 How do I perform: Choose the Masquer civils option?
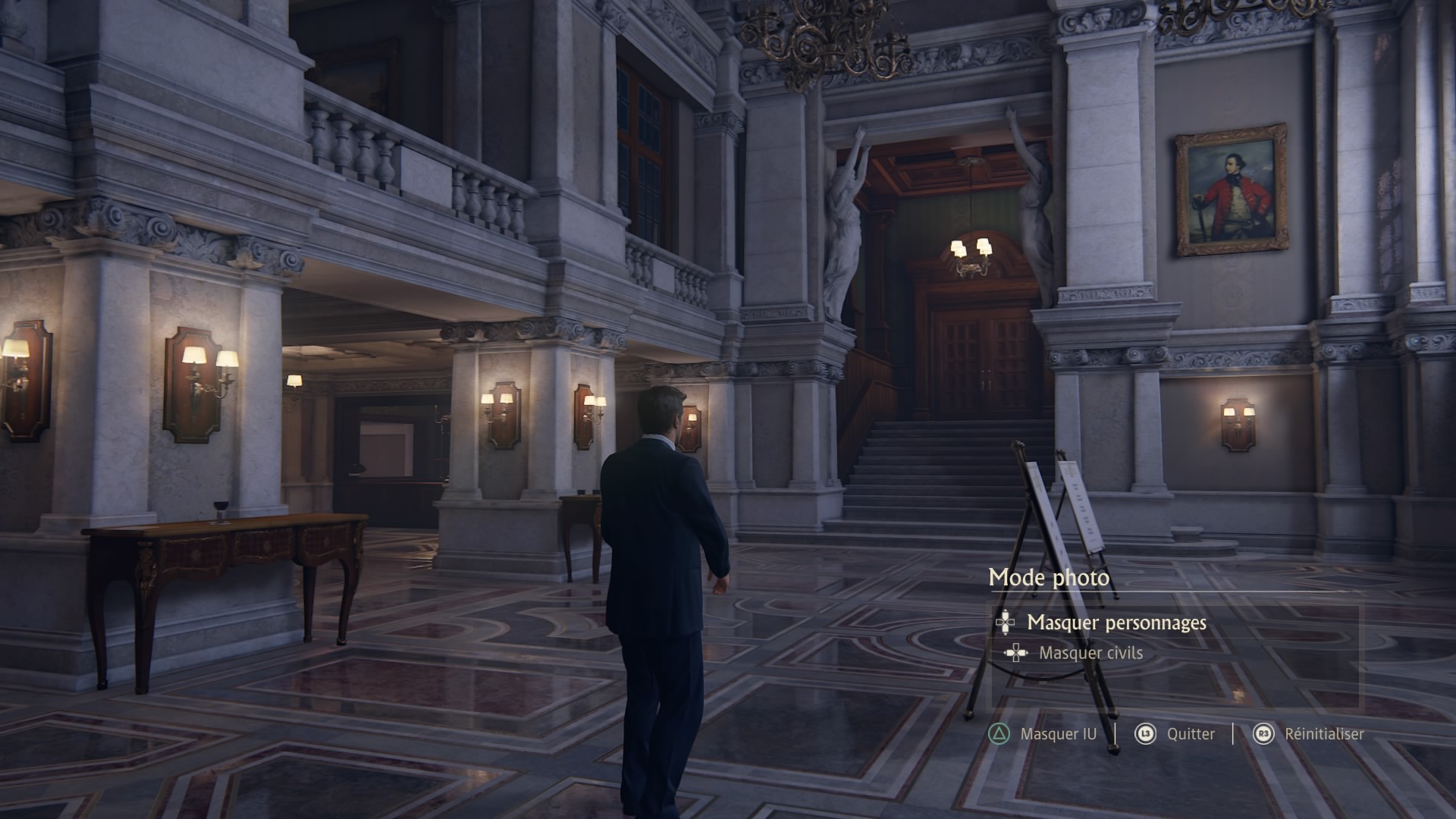[x=1090, y=653]
